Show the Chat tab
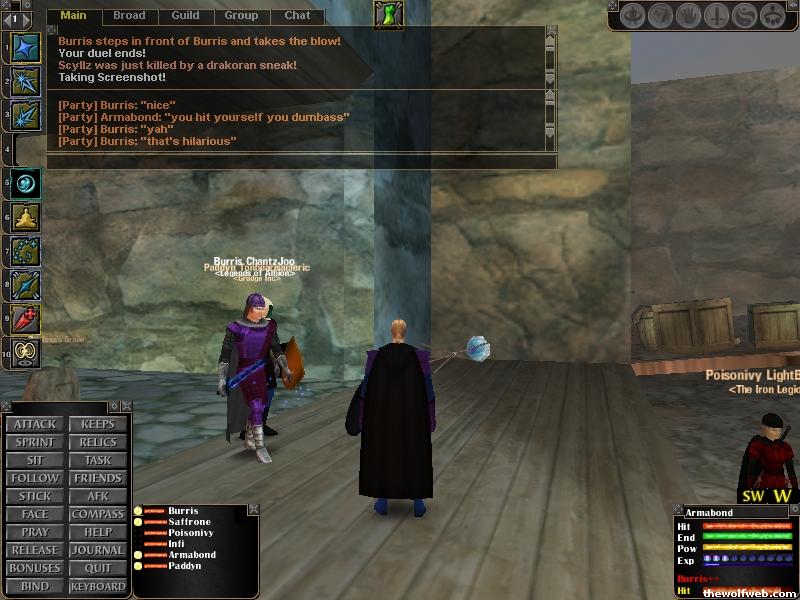 click(x=297, y=15)
